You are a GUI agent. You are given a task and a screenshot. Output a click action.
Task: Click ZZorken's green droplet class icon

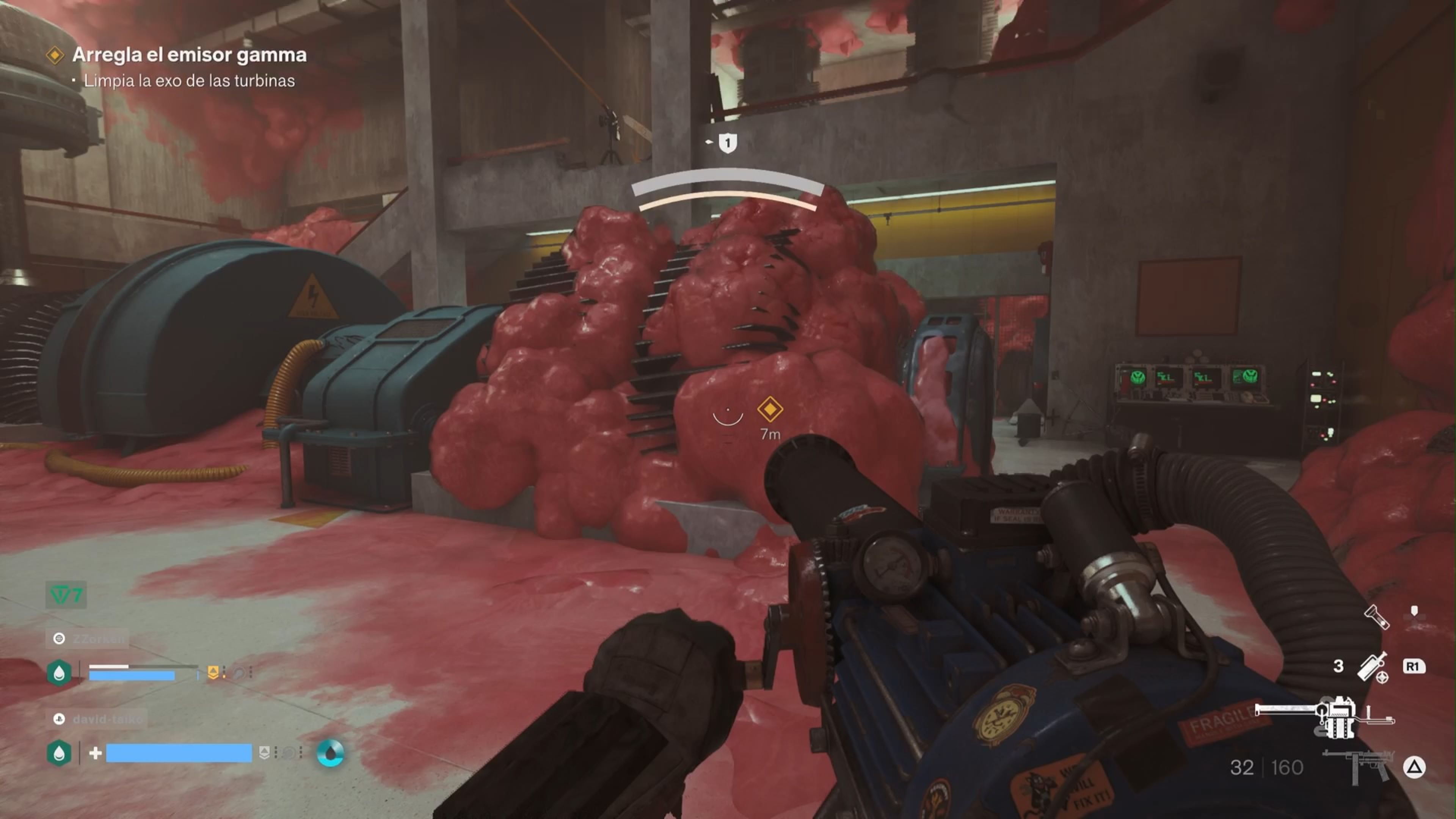[x=60, y=673]
